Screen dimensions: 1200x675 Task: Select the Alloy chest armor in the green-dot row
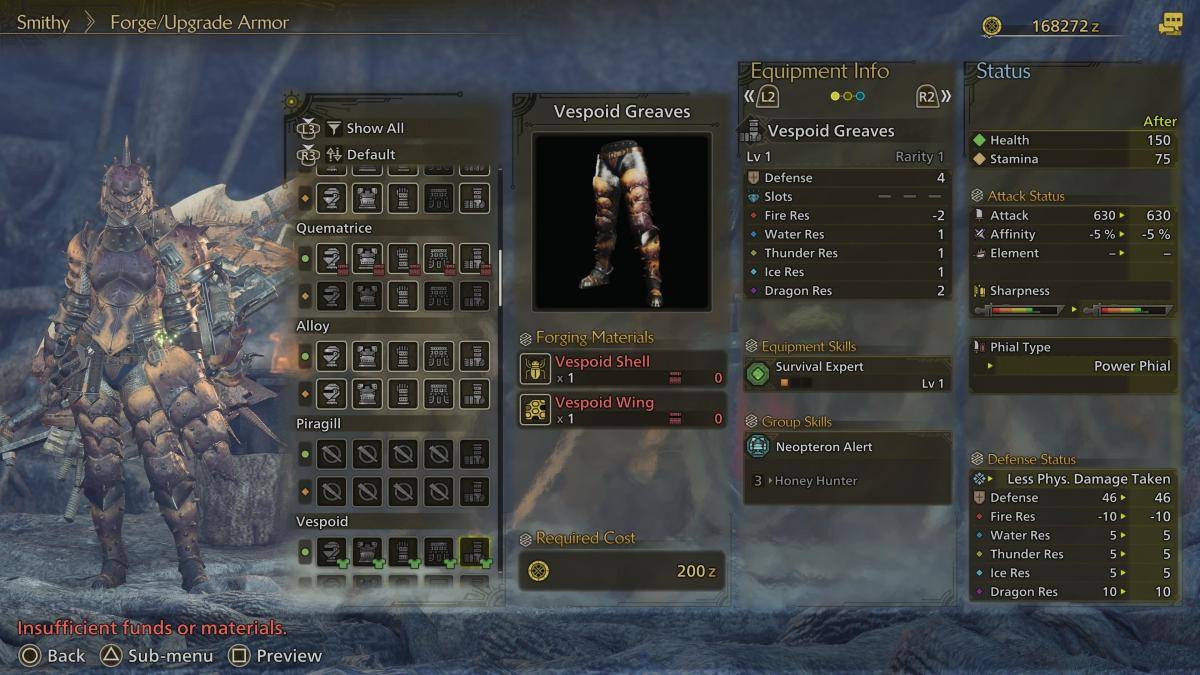pyautogui.click(x=367, y=356)
